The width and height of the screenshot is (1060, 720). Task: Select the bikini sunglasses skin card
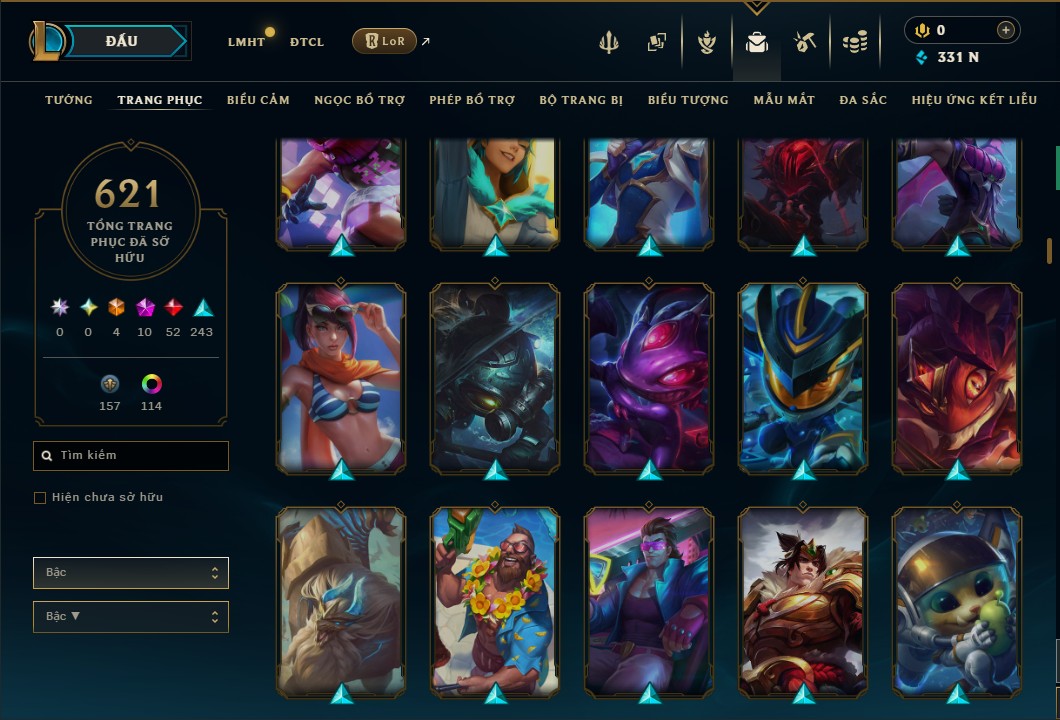[x=341, y=377]
